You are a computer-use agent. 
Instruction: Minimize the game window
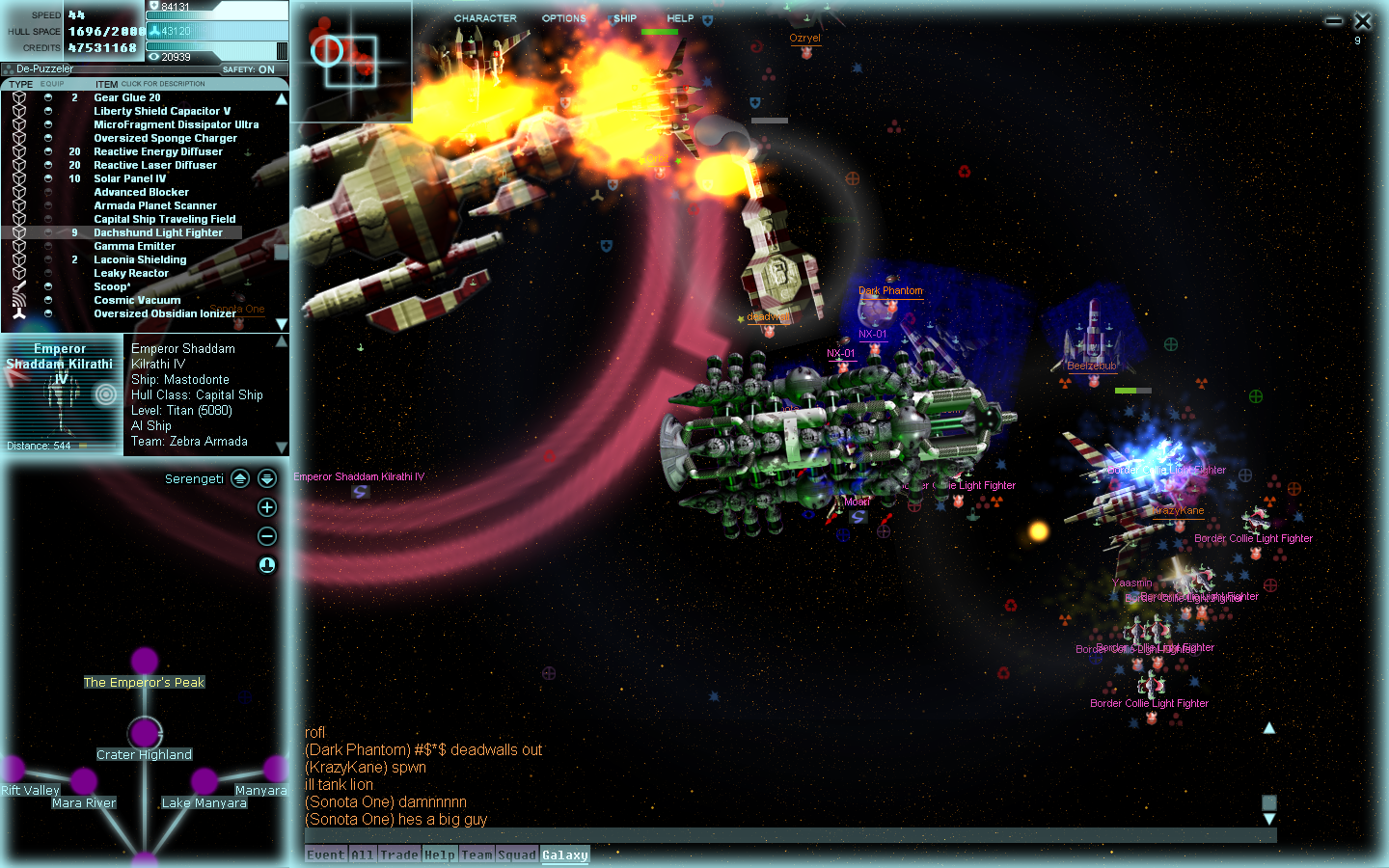point(1334,21)
